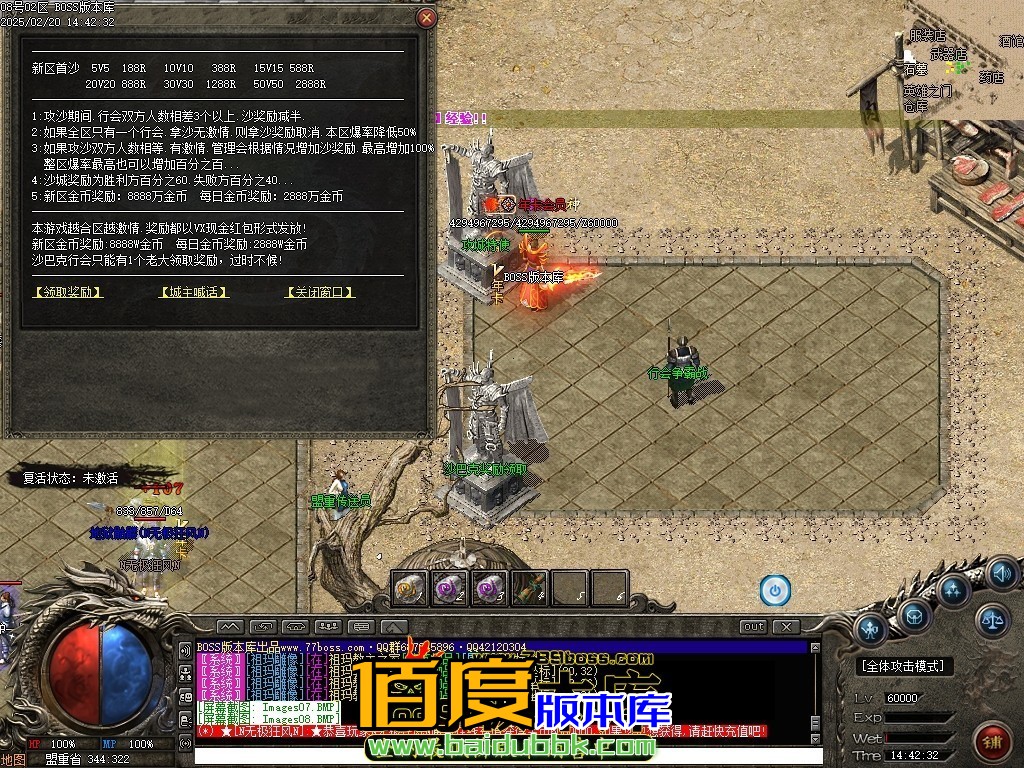1024x768 pixels.
Task: Open the trade balance scales icon
Action: (992, 620)
